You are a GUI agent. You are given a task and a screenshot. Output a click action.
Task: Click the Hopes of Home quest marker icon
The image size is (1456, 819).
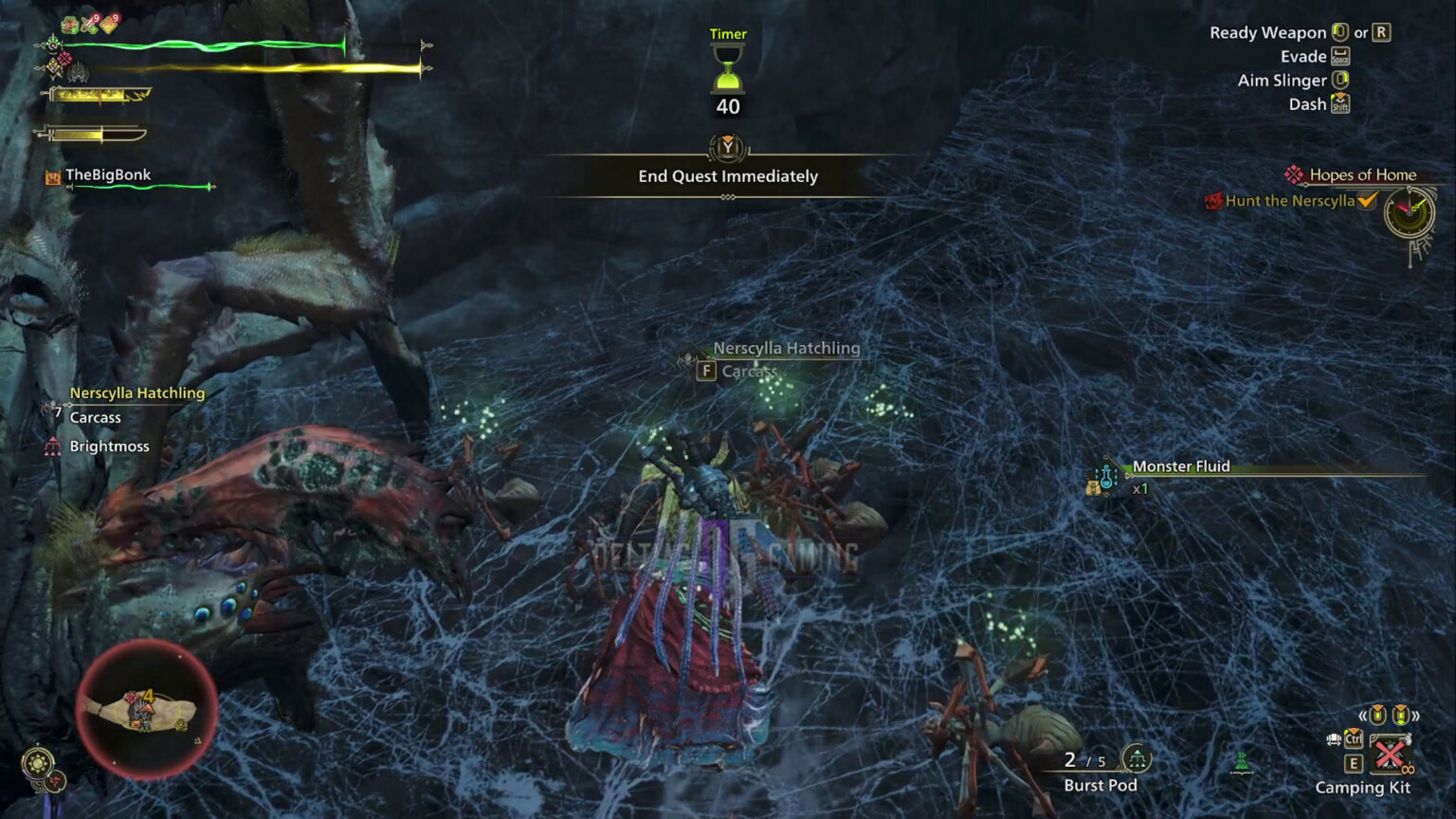coord(1293,174)
